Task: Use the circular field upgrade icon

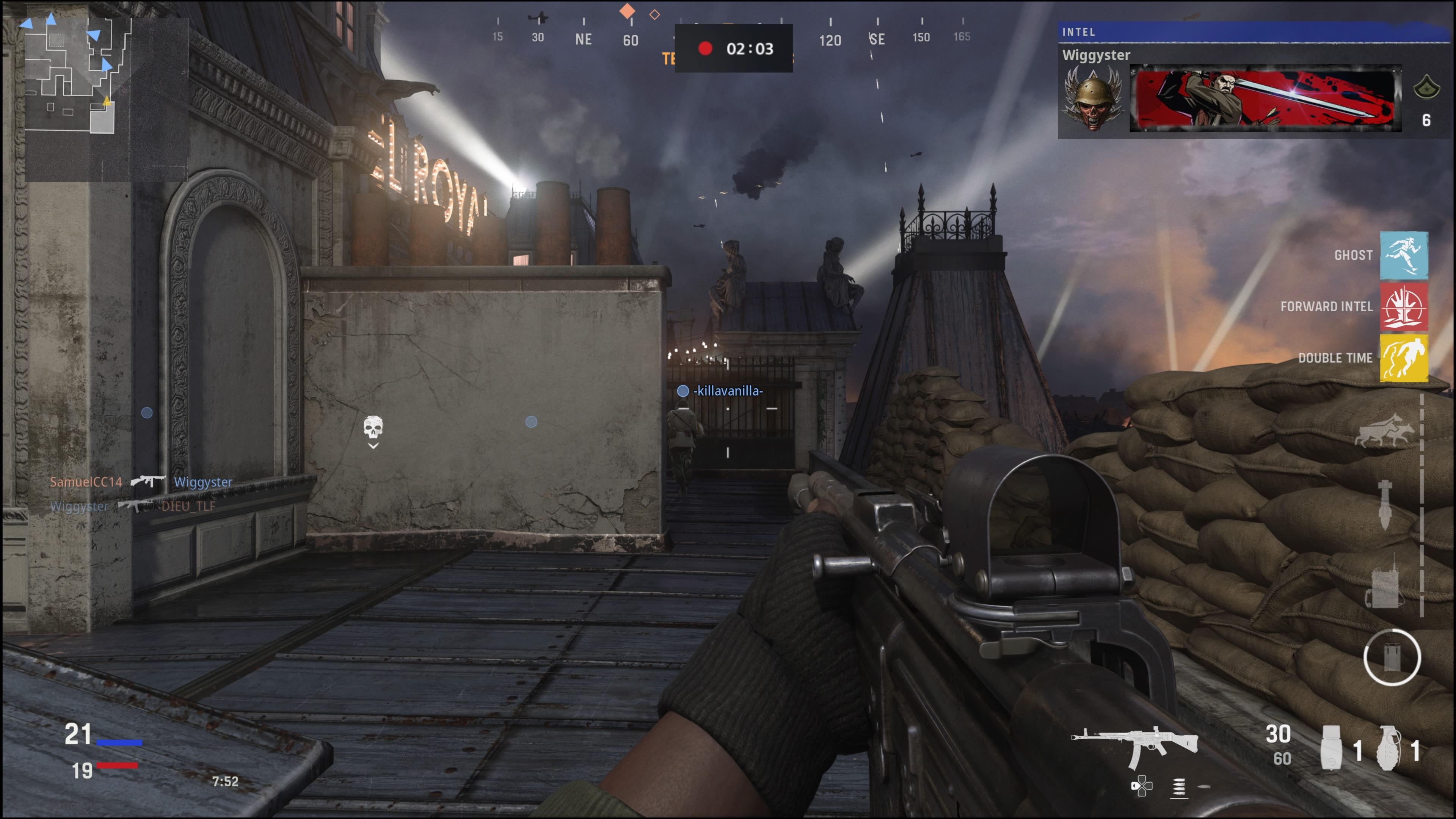Action: point(1392,657)
